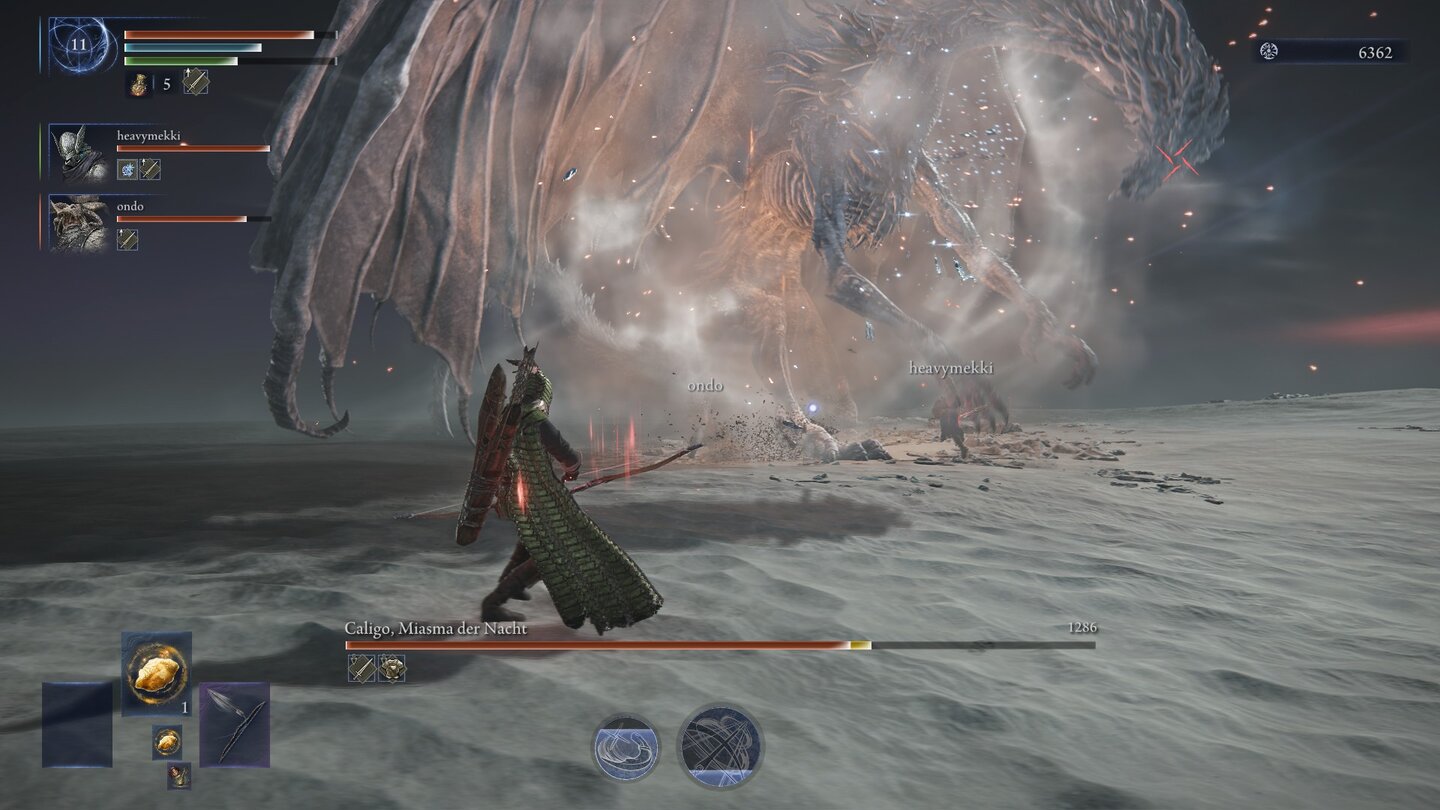Image resolution: width=1440 pixels, height=810 pixels.
Task: Click the rune currency icon
Action: (1269, 52)
